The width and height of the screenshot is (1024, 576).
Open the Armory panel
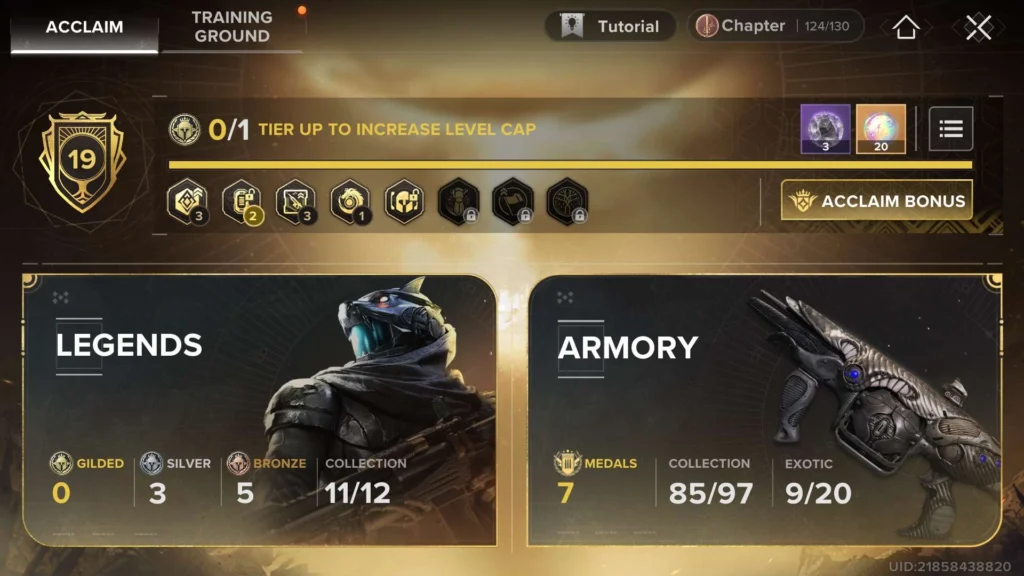(765, 410)
